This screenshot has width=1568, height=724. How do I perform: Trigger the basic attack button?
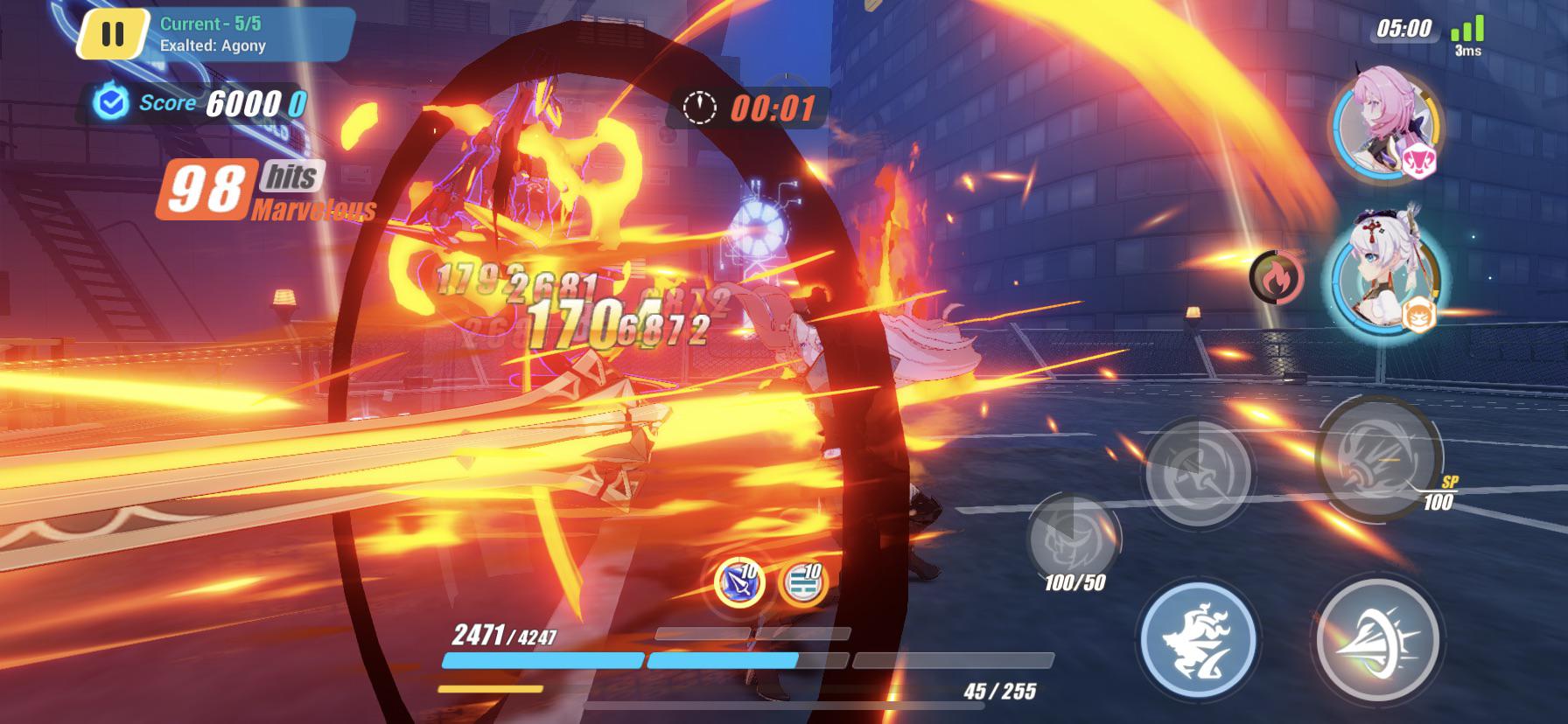tap(1377, 641)
